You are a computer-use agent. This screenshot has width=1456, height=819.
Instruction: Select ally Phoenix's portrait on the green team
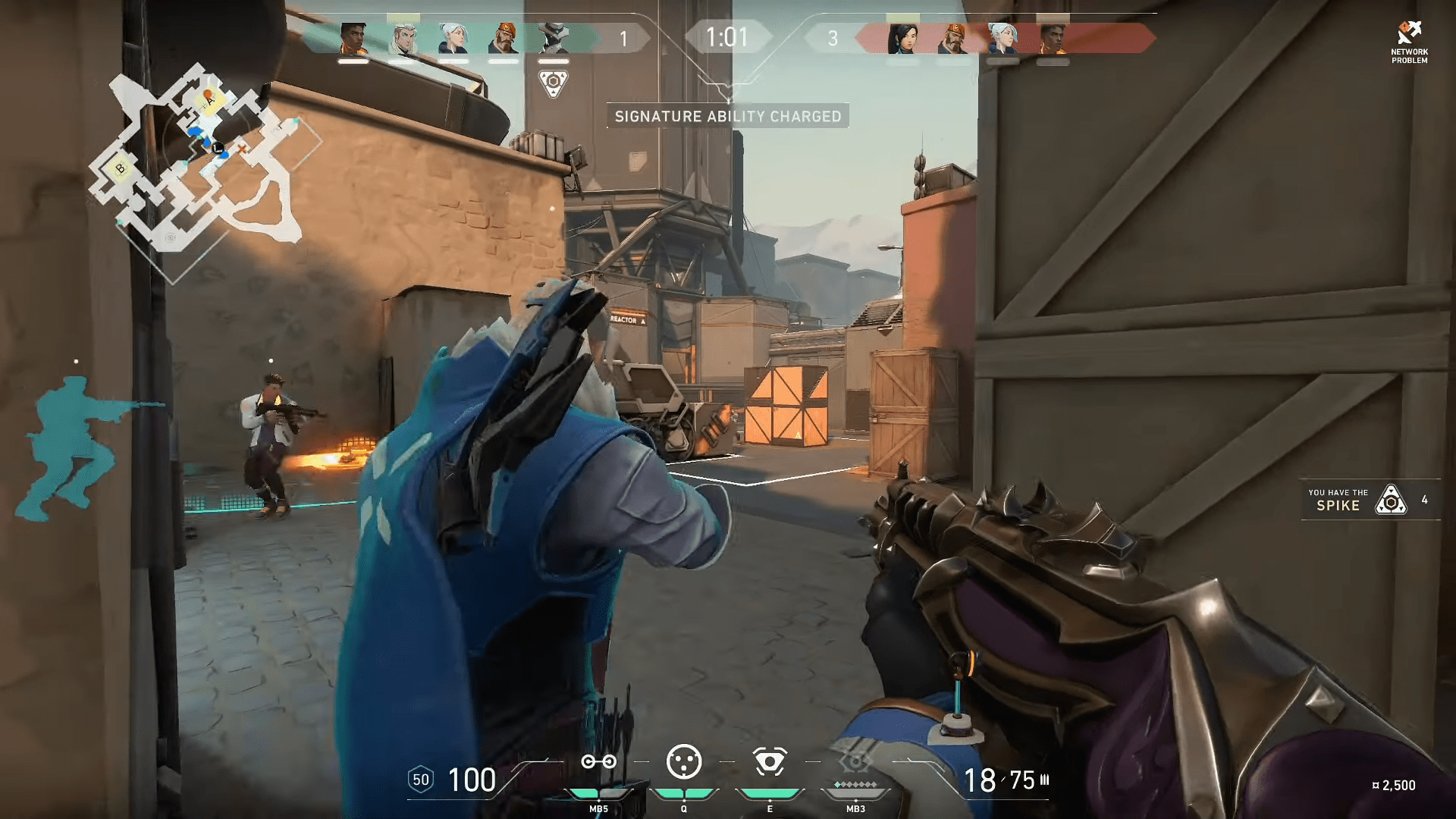click(x=353, y=38)
